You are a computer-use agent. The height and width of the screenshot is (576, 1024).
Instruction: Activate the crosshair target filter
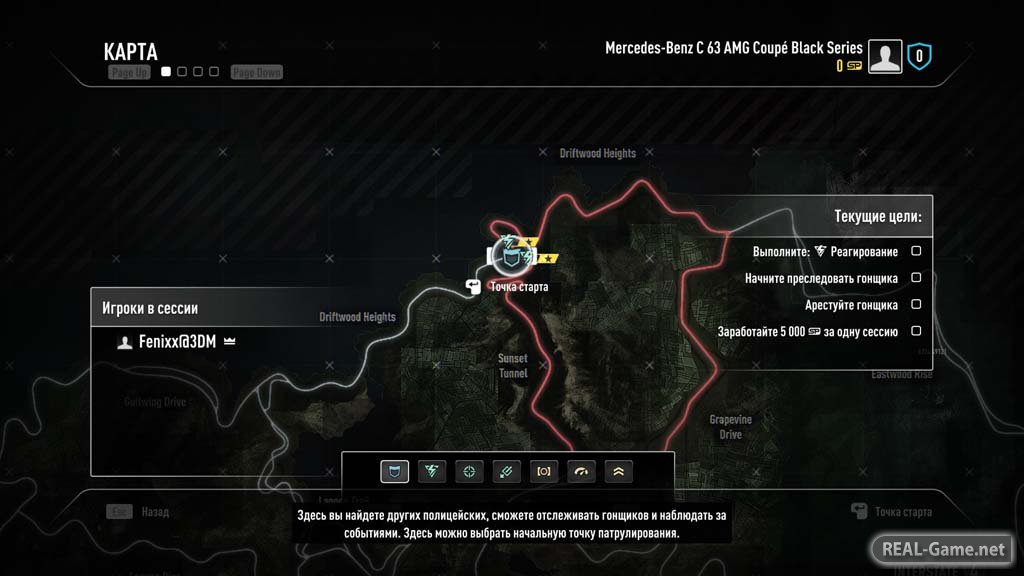(469, 471)
